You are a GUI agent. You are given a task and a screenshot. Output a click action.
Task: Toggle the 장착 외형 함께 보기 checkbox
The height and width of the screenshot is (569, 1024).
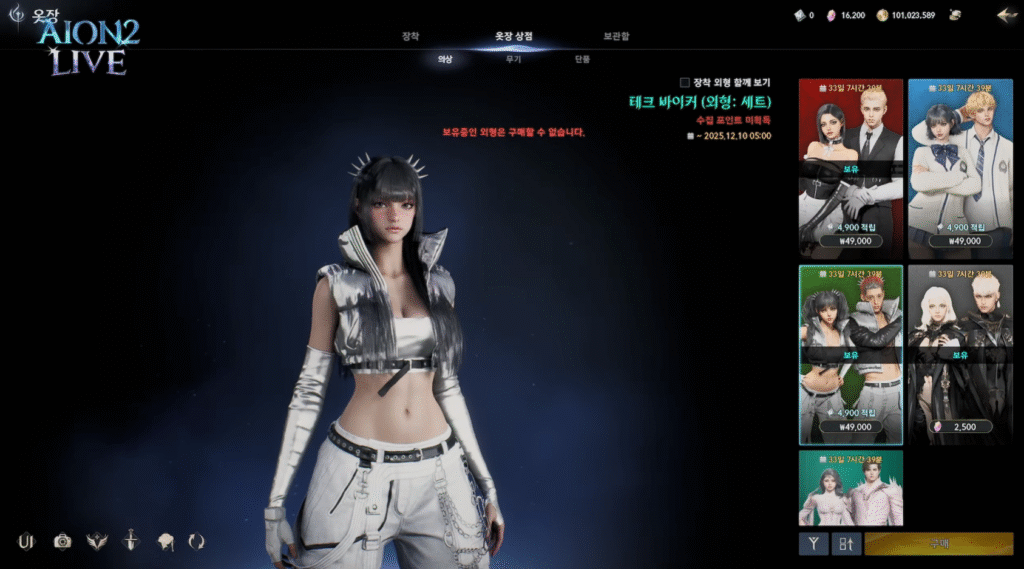685,82
